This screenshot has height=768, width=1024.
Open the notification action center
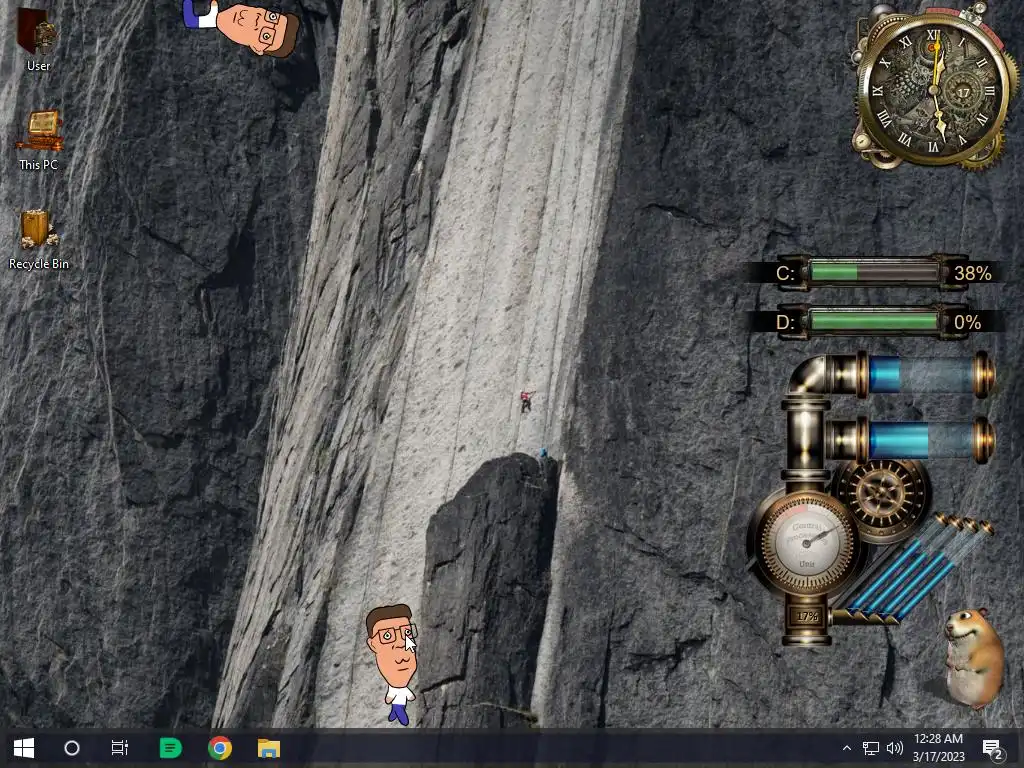click(993, 748)
